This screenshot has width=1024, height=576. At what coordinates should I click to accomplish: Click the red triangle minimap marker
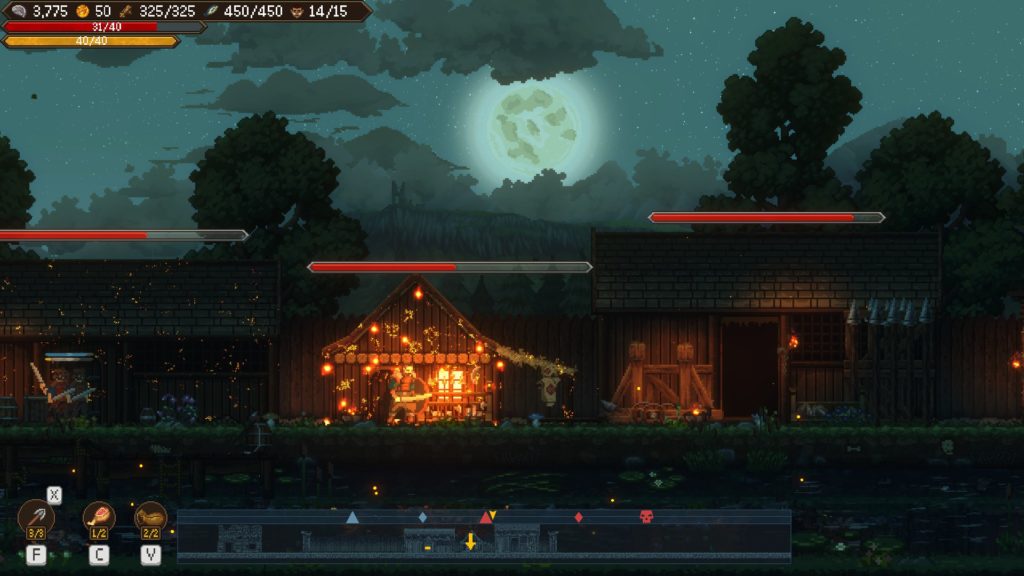pyautogui.click(x=485, y=518)
